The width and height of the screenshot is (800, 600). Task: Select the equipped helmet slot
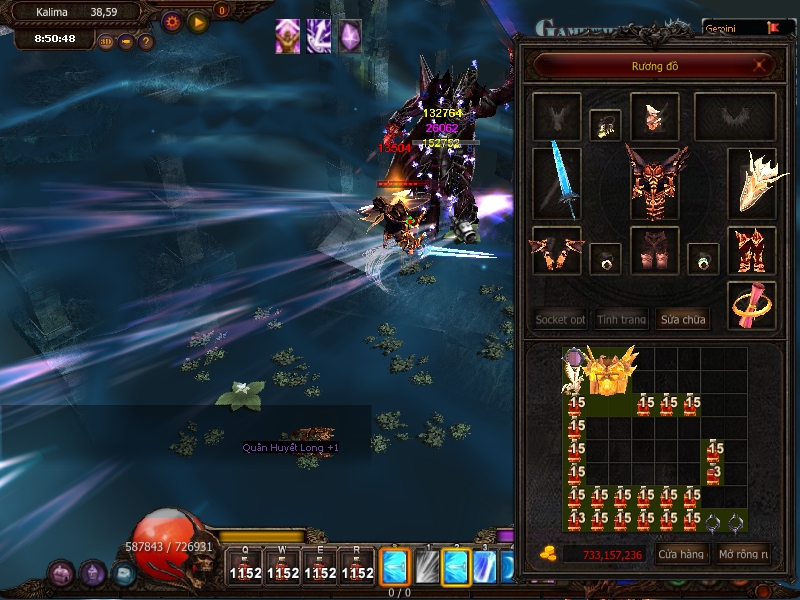pyautogui.click(x=655, y=117)
